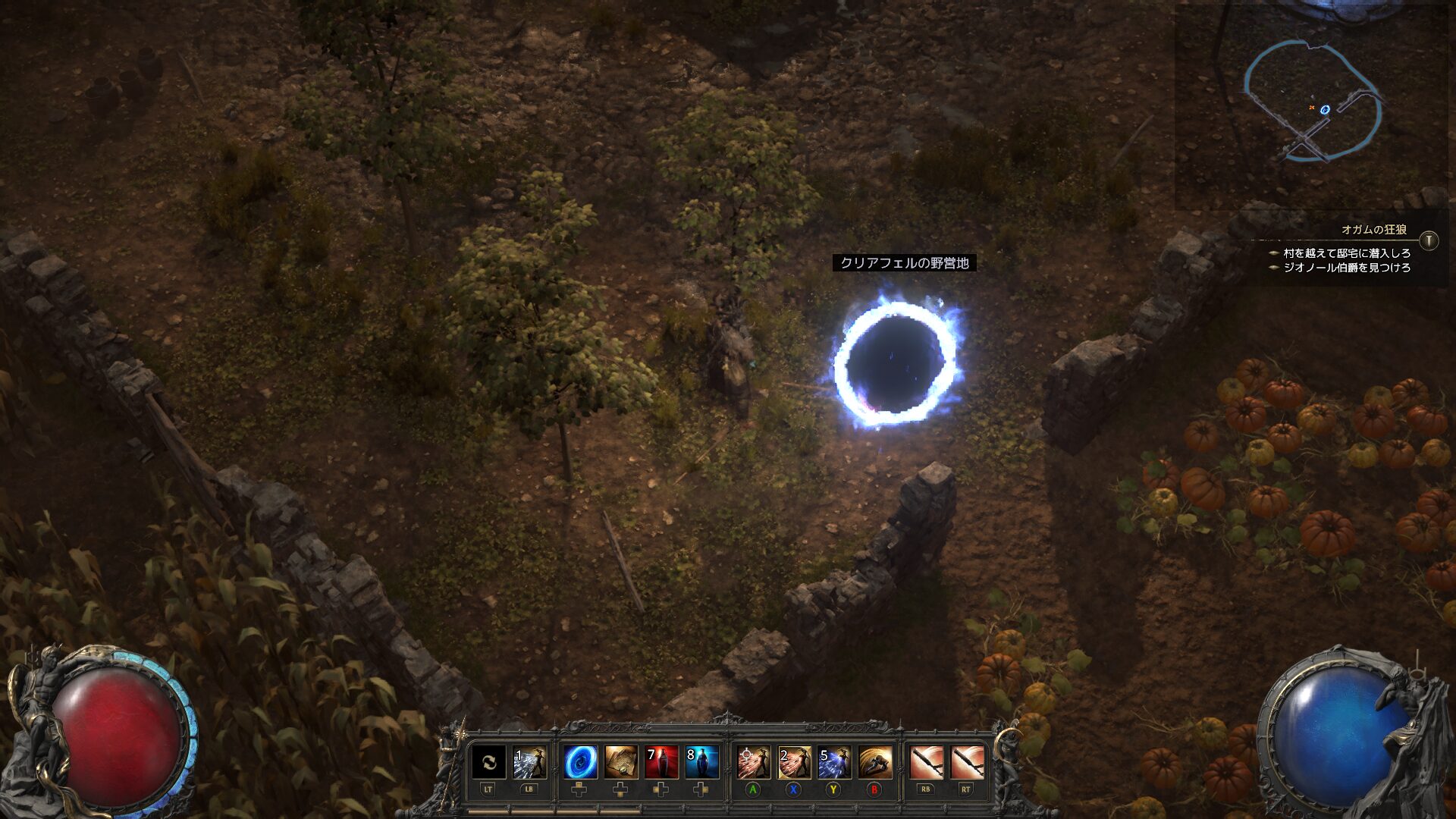Activate the spear skill with crosshair marker
Viewport: 1456px width, 819px height.
[x=753, y=762]
